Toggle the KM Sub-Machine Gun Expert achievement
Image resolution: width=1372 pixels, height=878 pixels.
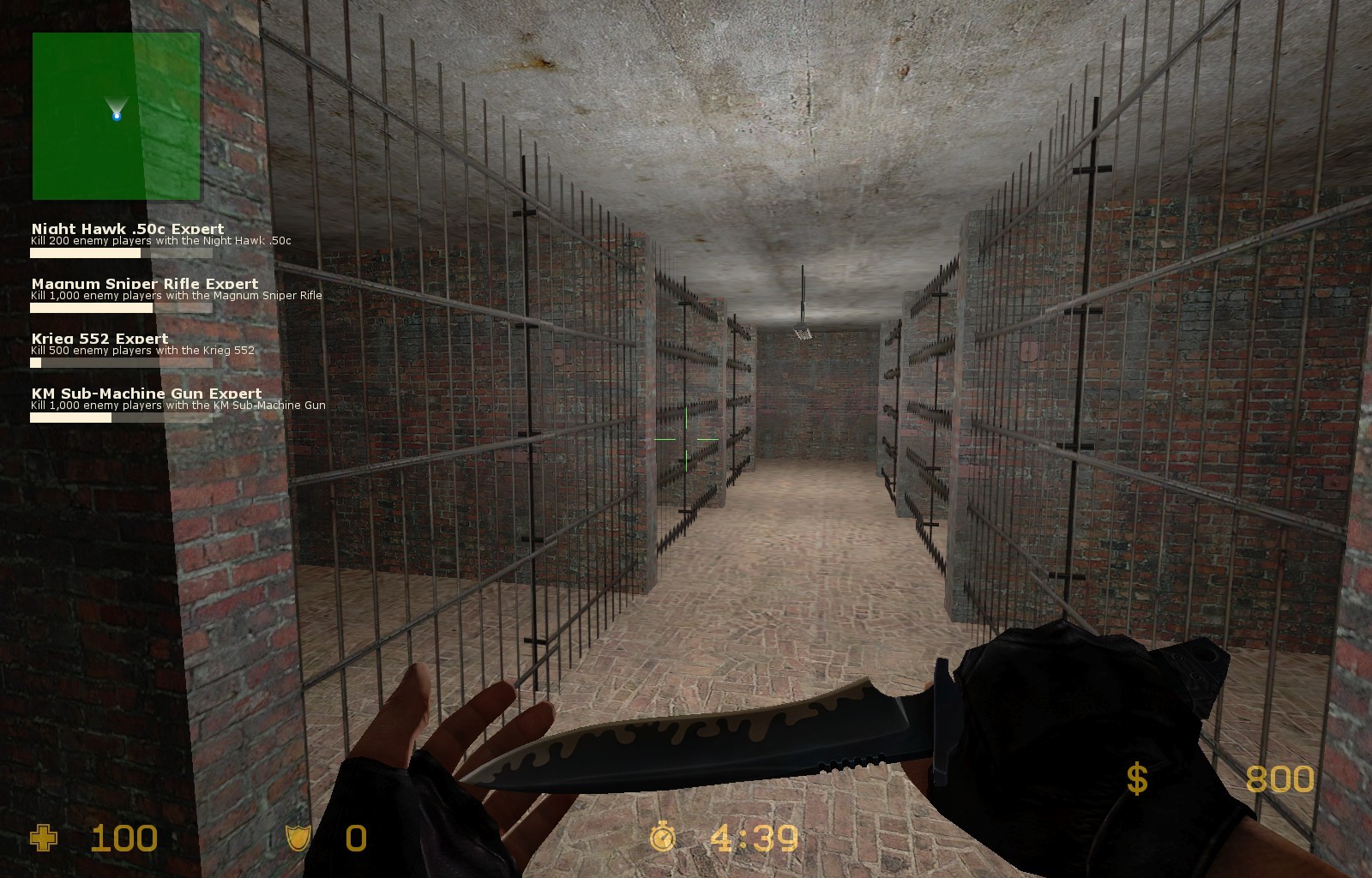click(x=145, y=392)
